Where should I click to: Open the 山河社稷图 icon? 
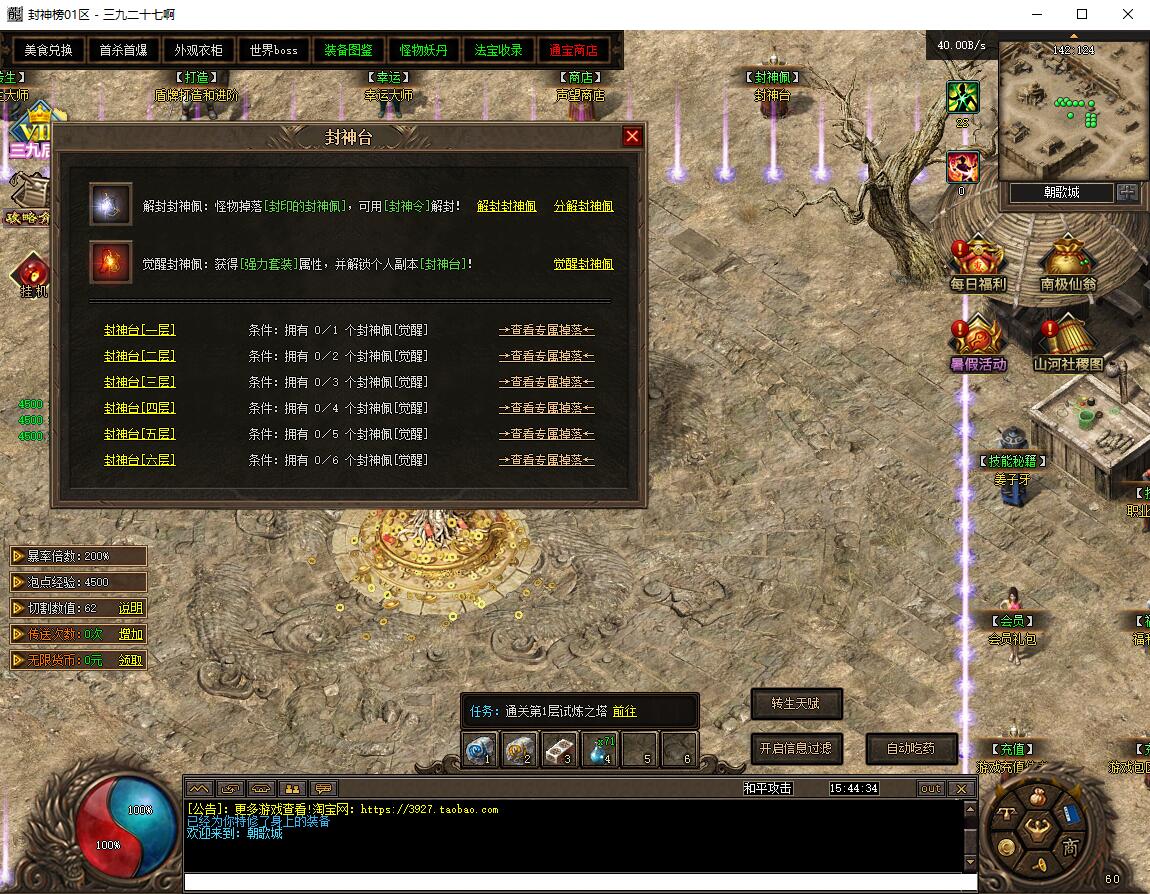[x=1068, y=343]
